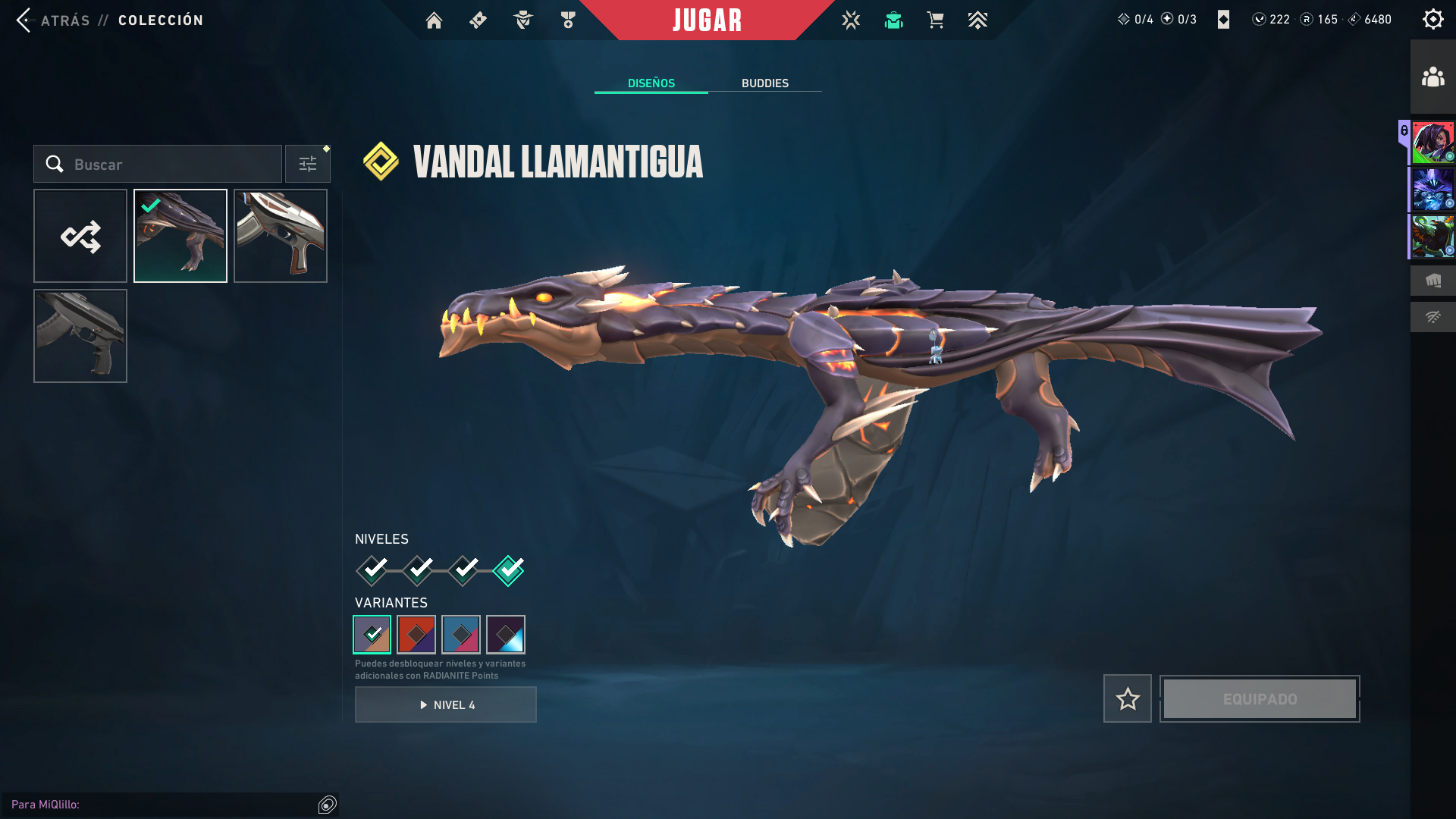
Task: Select the random skin shuffle icon
Action: [80, 236]
